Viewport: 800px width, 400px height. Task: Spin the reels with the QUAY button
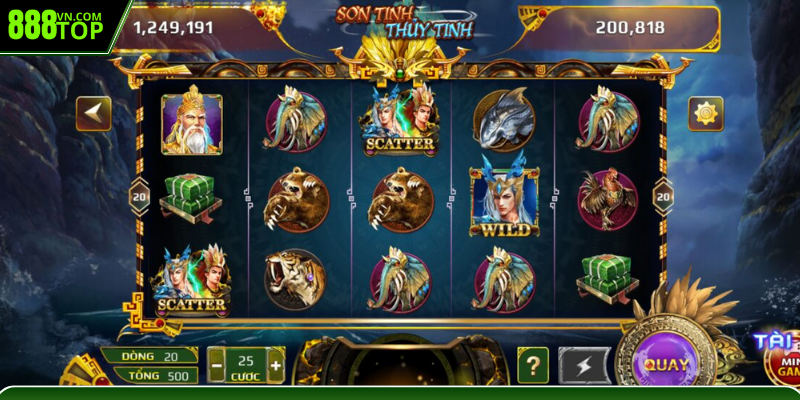[x=665, y=364]
